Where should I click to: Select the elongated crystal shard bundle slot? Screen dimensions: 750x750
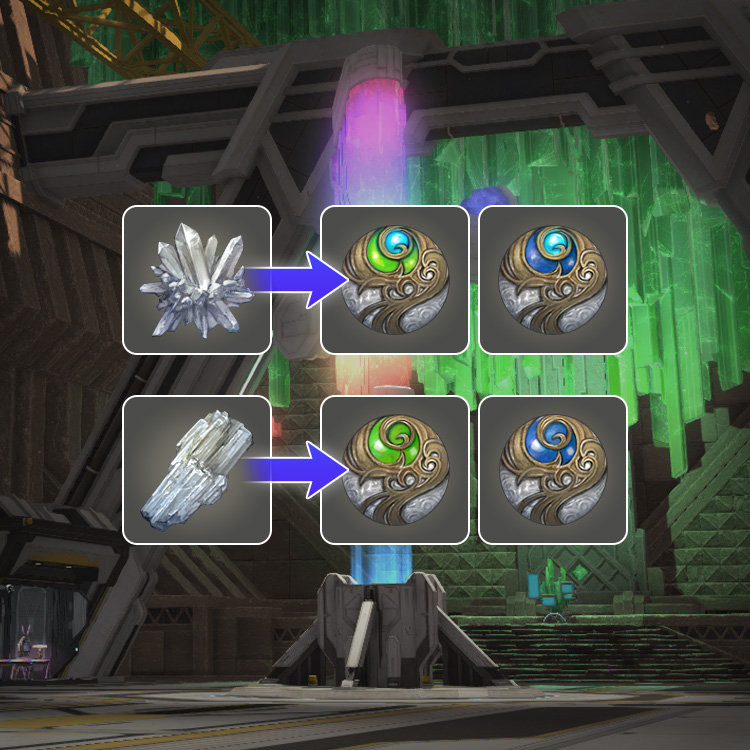(197, 470)
